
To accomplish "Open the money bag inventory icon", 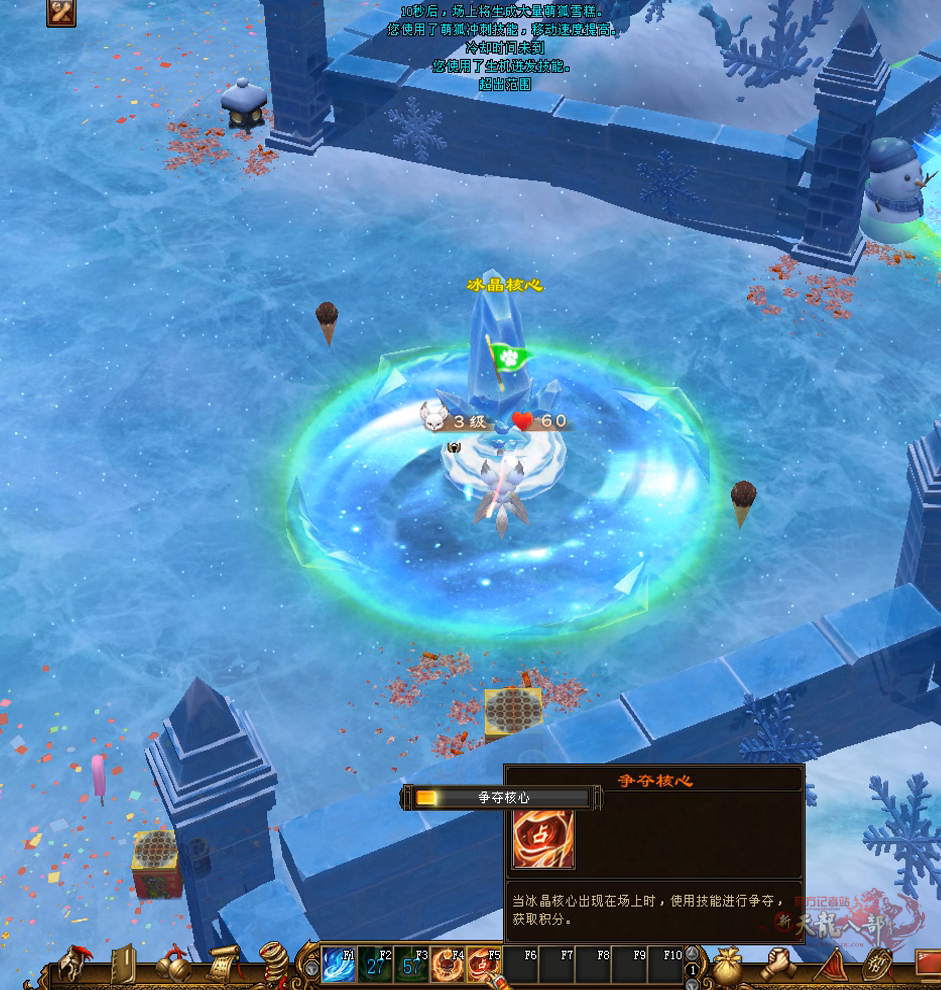I will [727, 966].
